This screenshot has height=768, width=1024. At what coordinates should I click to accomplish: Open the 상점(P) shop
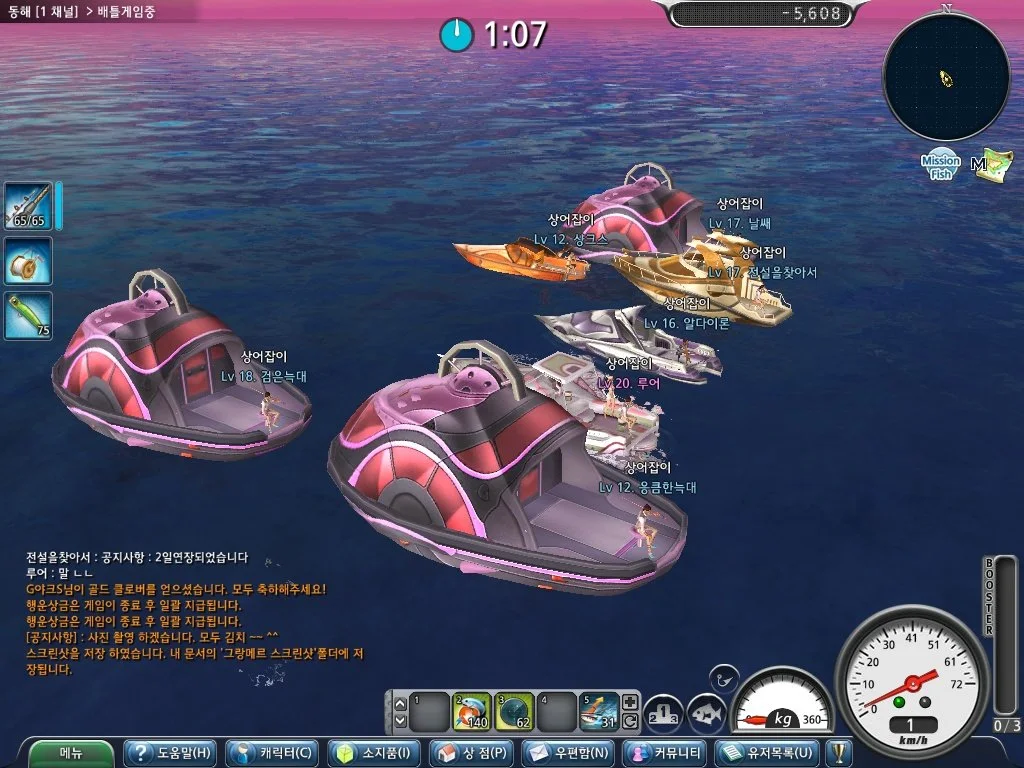tap(472, 752)
